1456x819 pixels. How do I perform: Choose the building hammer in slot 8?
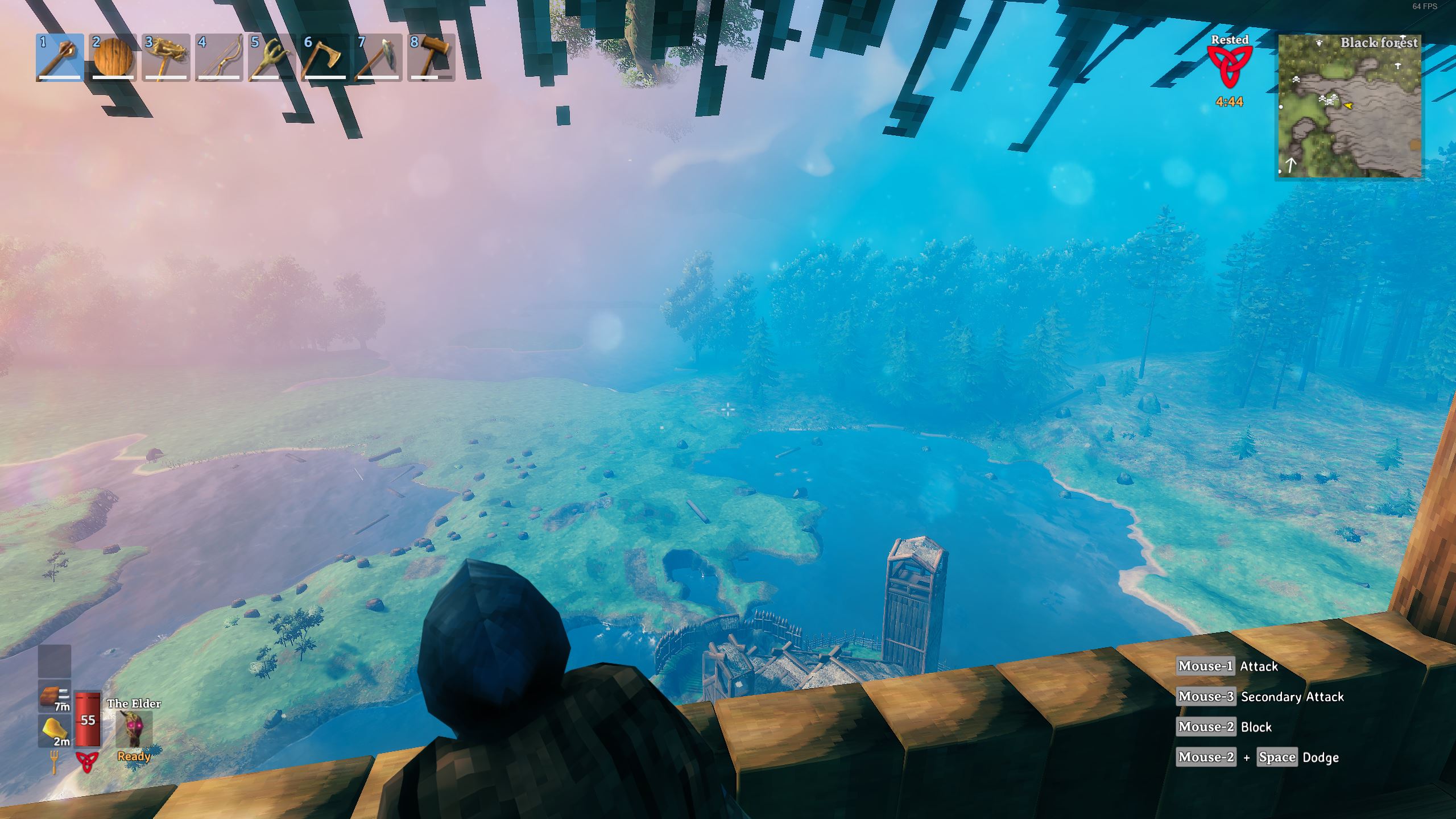coord(430,57)
